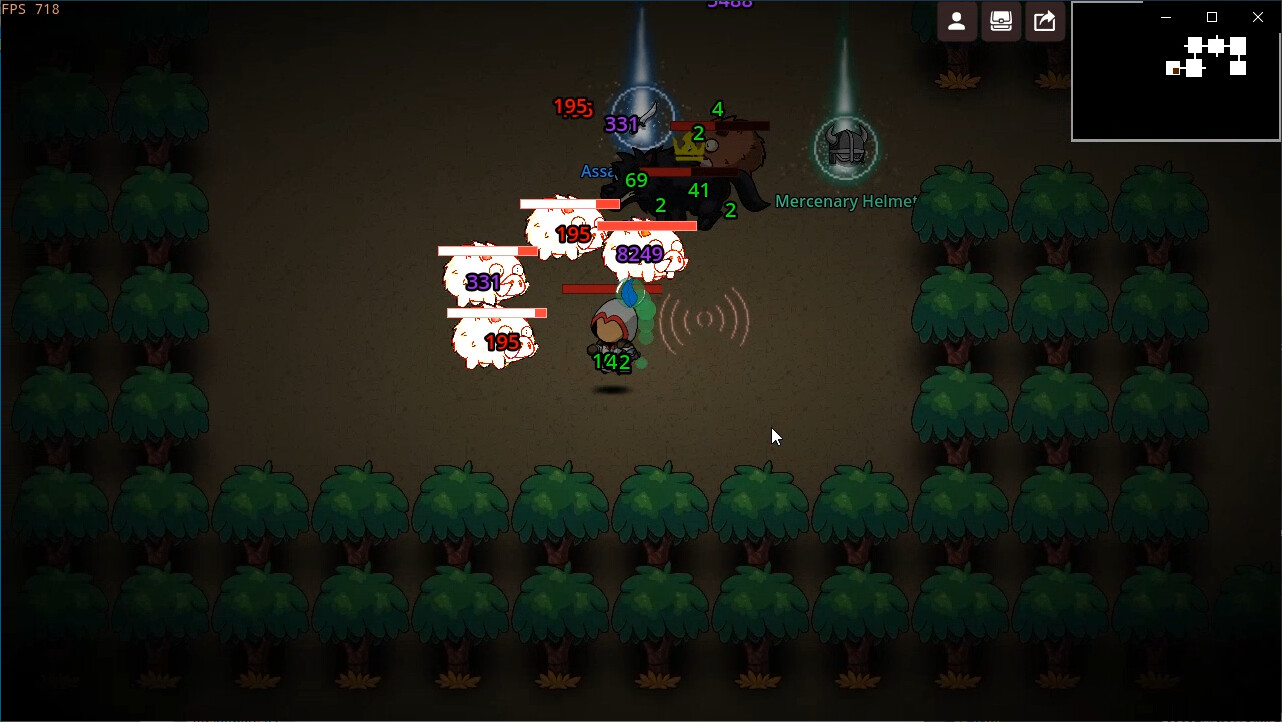The height and width of the screenshot is (722, 1282).
Task: Click the purple 8249 damage number
Action: [x=640, y=255]
